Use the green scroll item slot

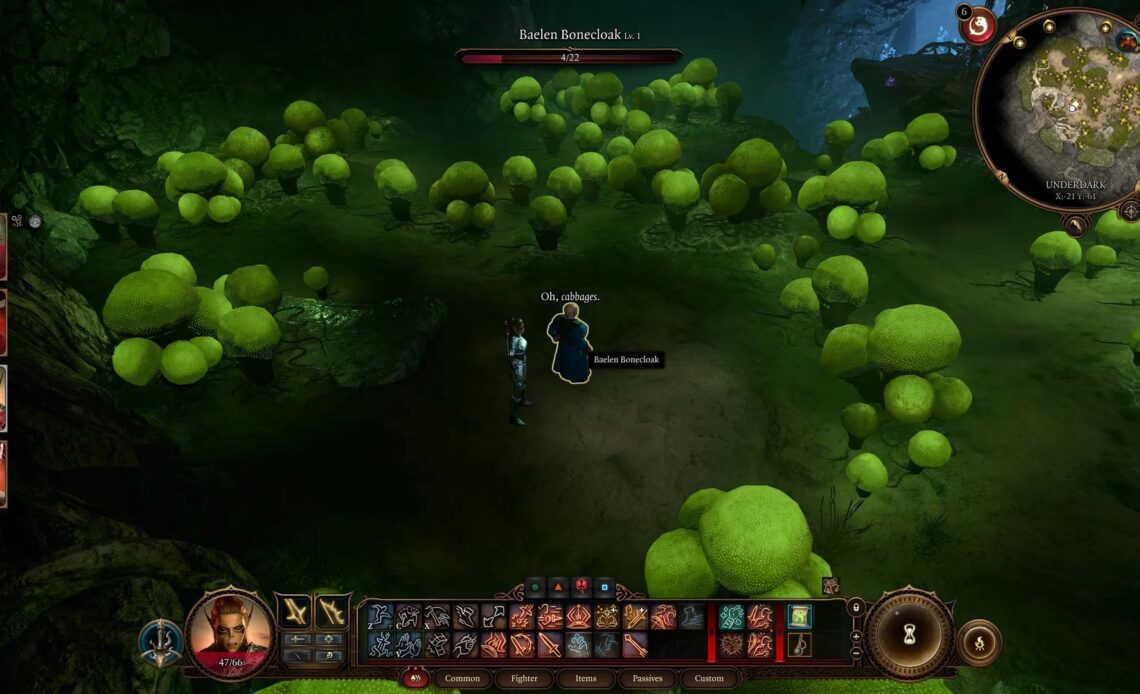coord(799,616)
